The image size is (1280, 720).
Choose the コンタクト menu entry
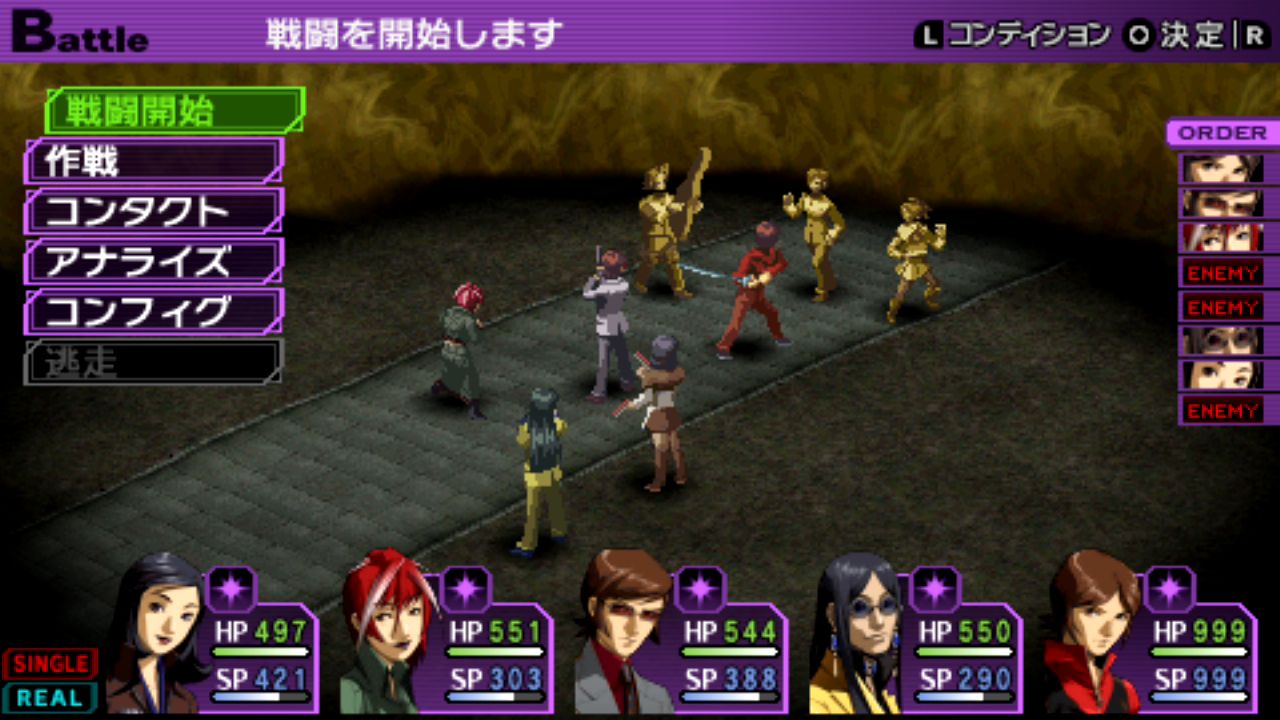point(153,211)
